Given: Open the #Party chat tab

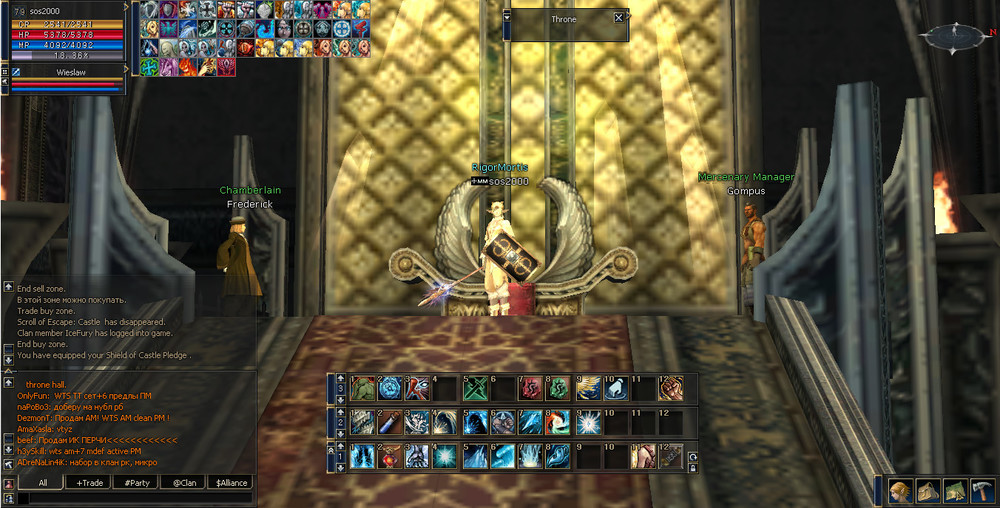Looking at the screenshot, I should coord(137,482).
